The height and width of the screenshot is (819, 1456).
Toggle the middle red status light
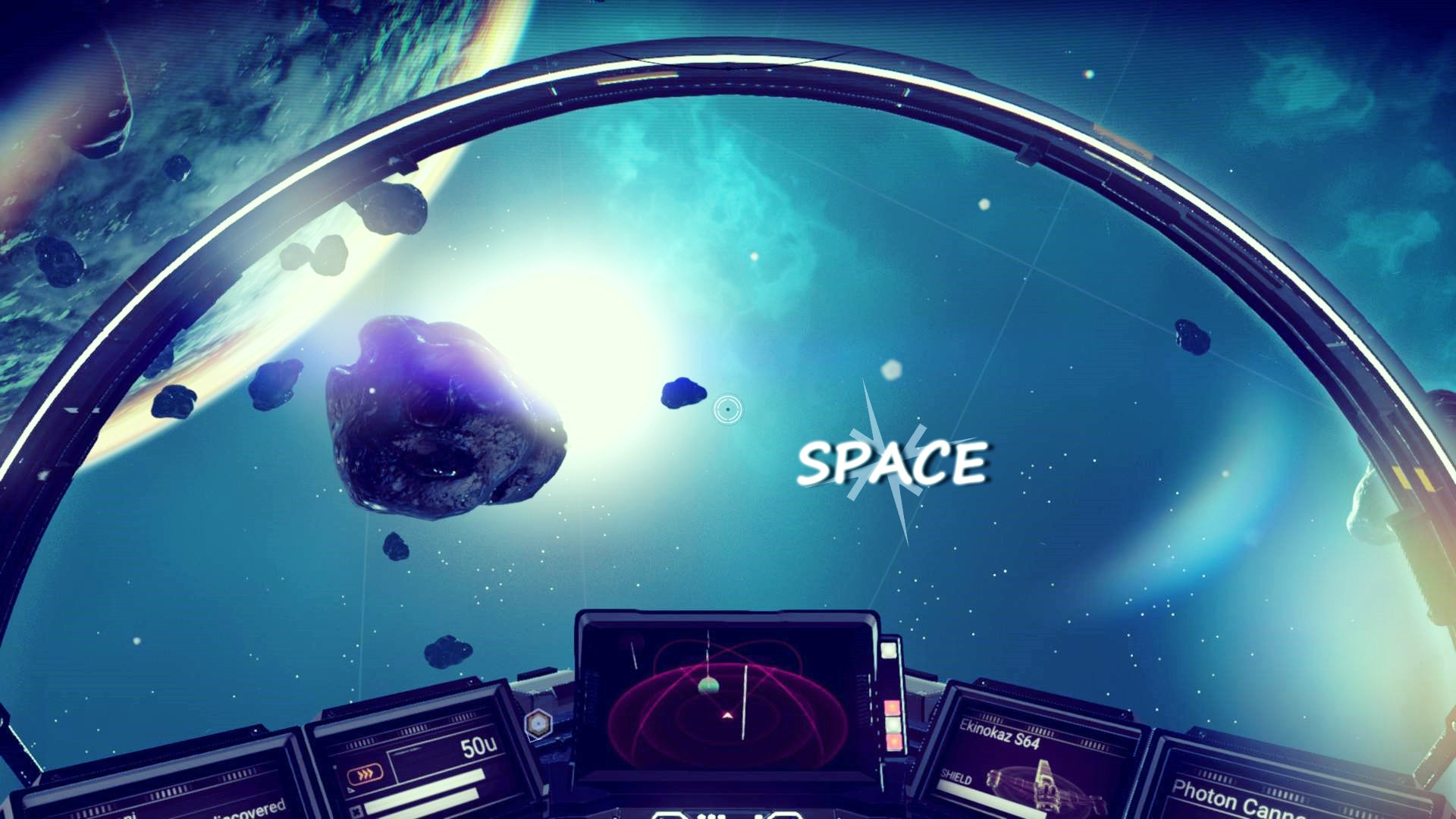click(892, 707)
